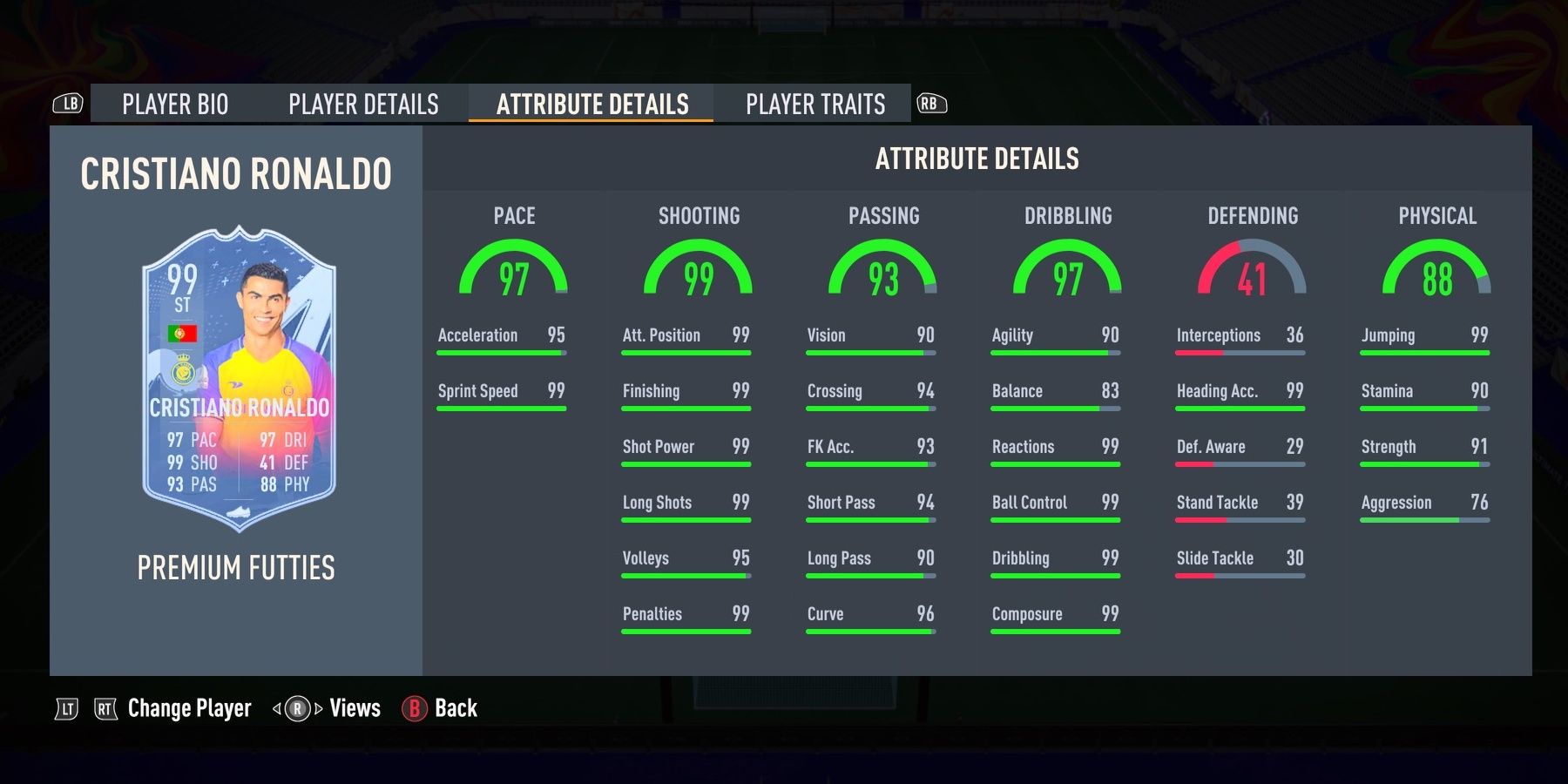Select the Attribute Details tab
1568x784 pixels.
click(x=592, y=104)
